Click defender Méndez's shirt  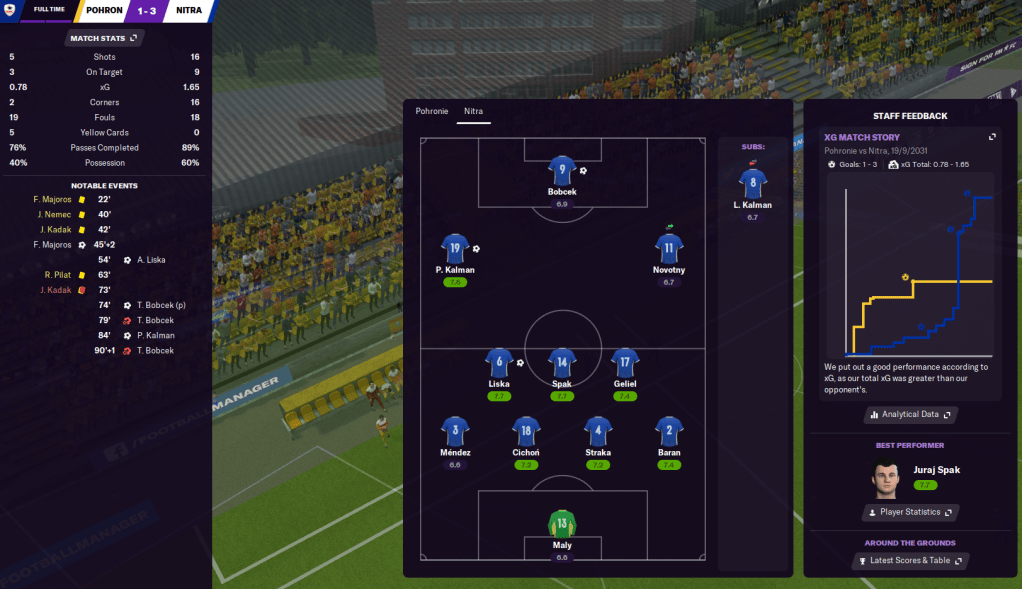click(x=455, y=431)
